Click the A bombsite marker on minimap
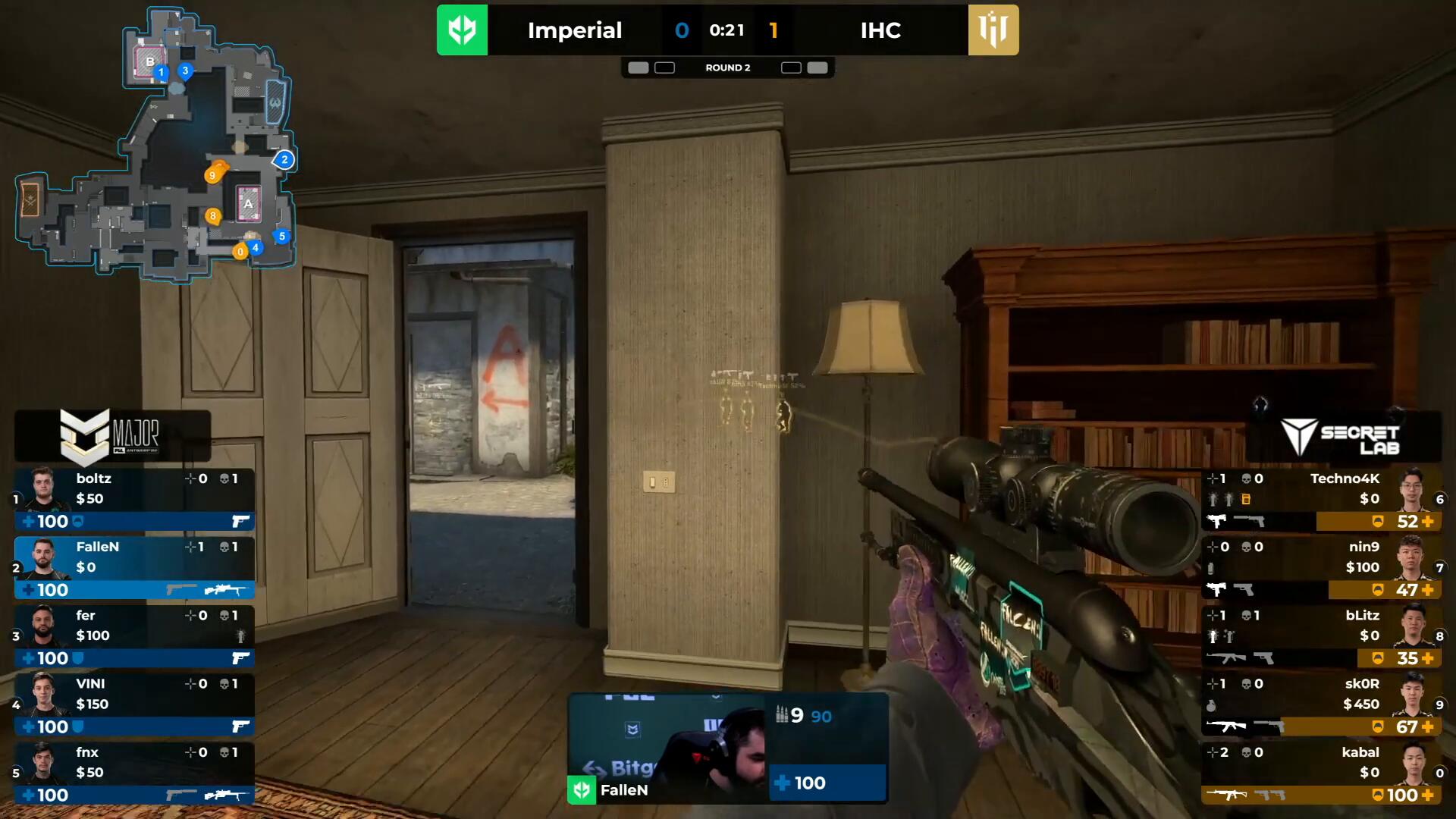The width and height of the screenshot is (1456, 819). click(x=248, y=203)
